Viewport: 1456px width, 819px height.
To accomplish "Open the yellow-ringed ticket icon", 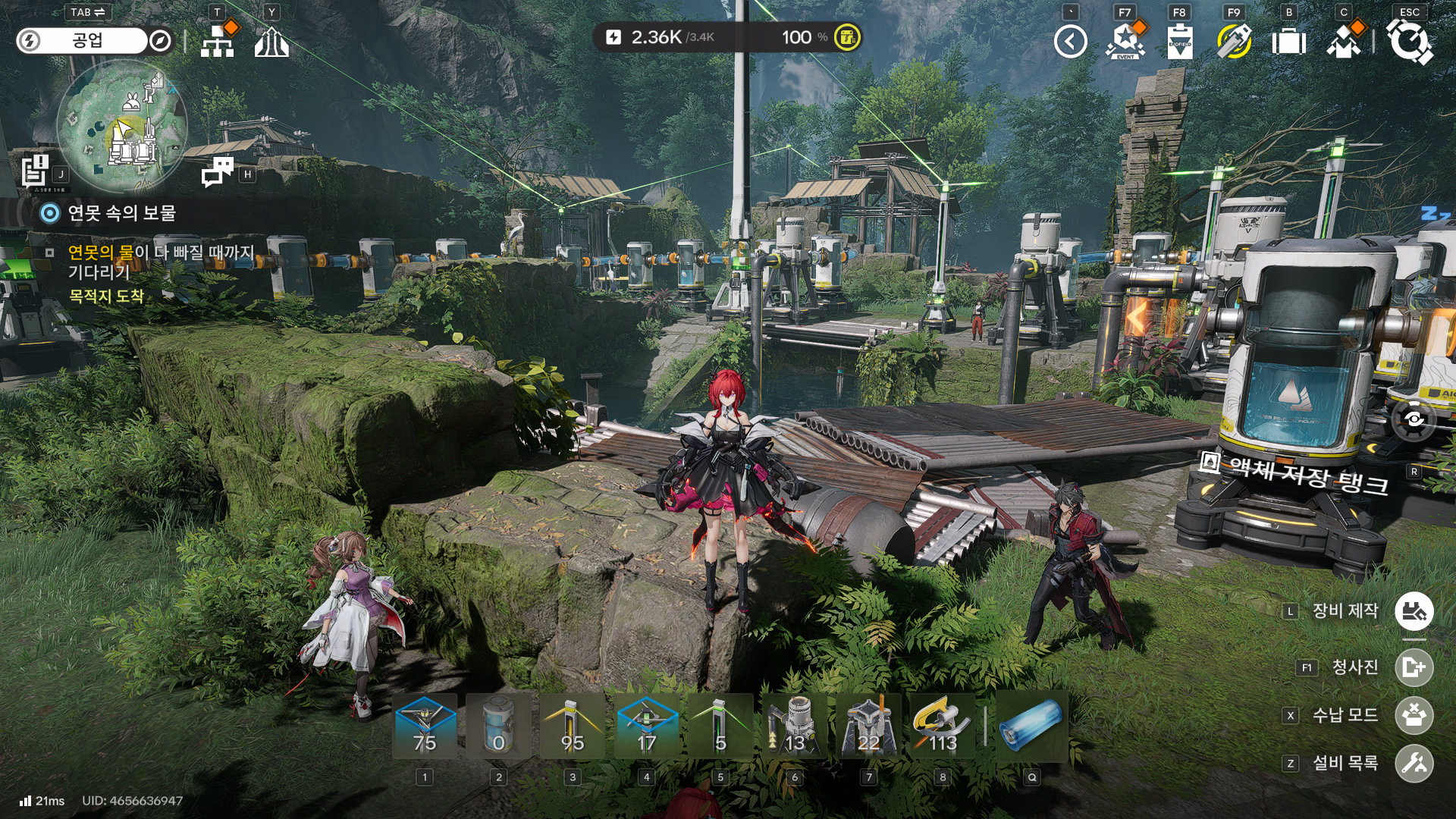I will click(x=1234, y=41).
